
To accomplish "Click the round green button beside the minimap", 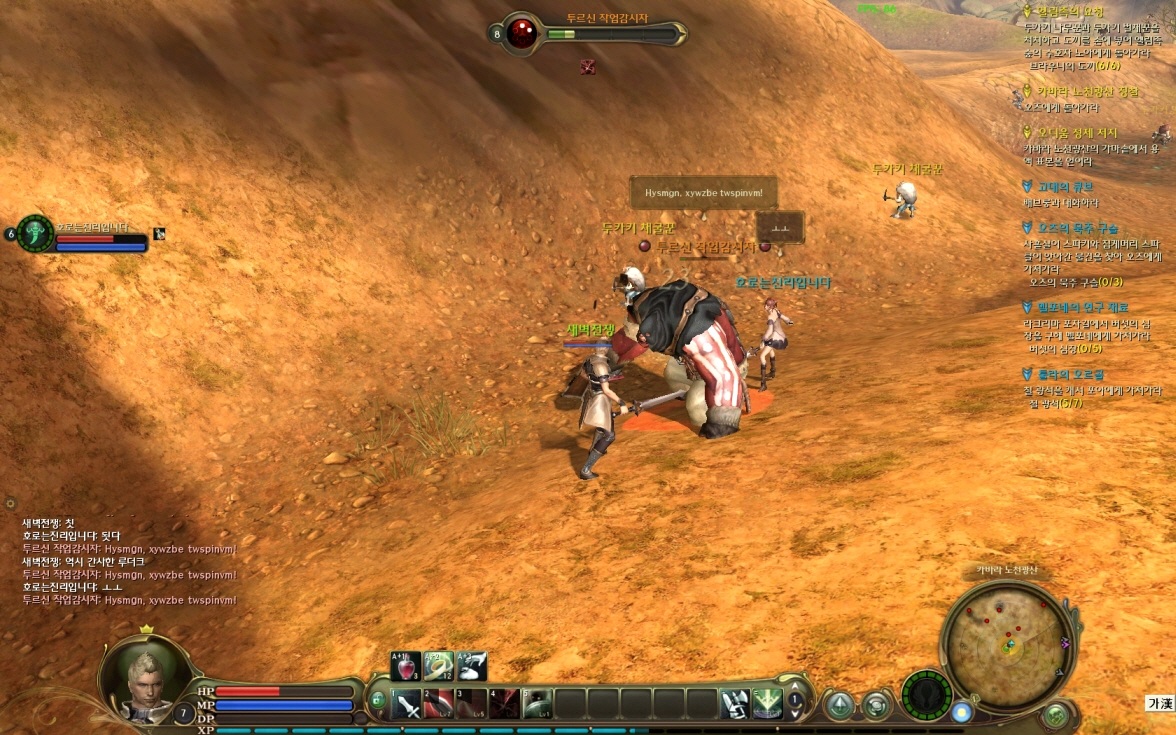I will (1054, 715).
